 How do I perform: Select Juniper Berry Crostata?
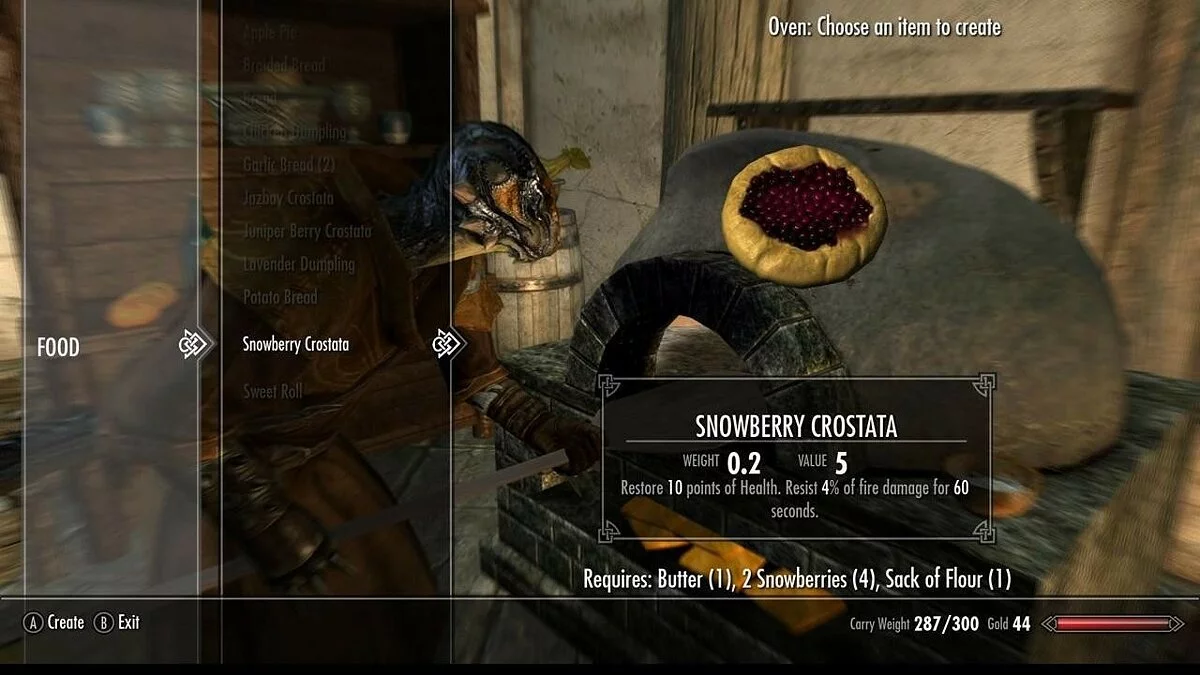[307, 231]
